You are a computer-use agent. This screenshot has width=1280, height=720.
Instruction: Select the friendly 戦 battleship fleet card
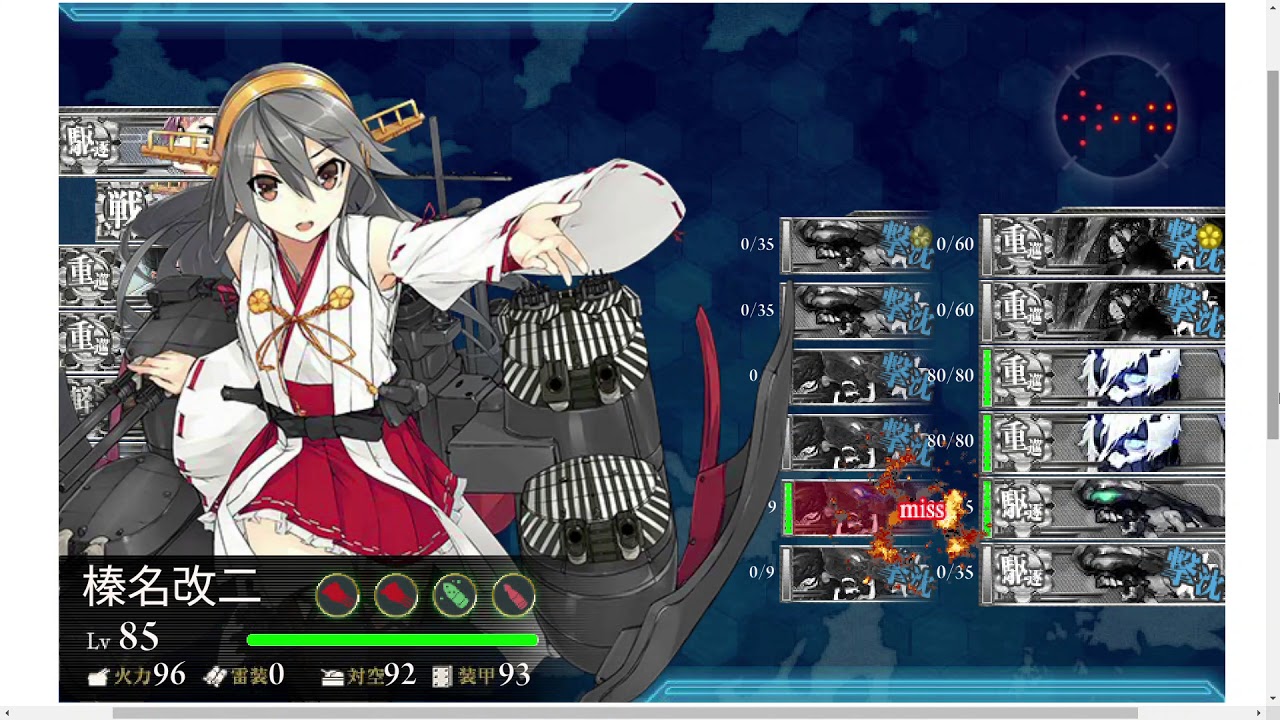coord(122,210)
